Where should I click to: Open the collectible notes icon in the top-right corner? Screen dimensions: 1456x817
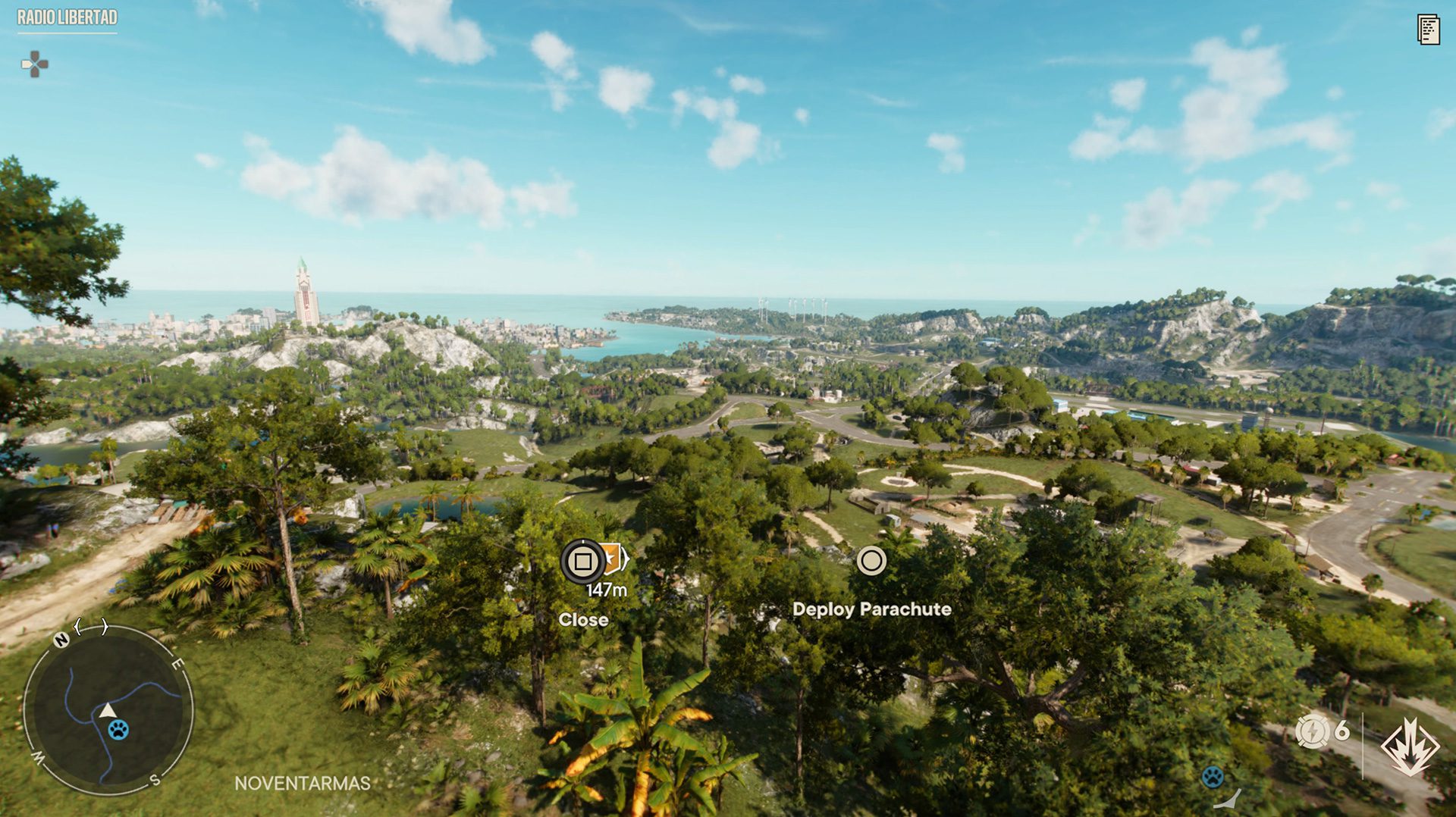pyautogui.click(x=1429, y=29)
